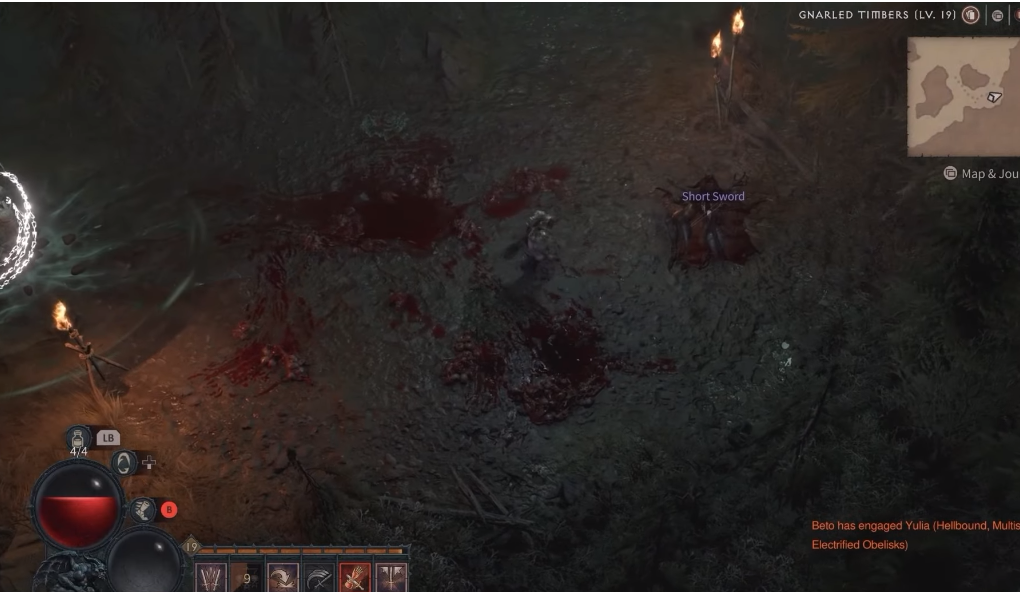The image size is (1020, 592).
Task: Use the curved spinning arrow skill
Action: pyautogui.click(x=283, y=578)
